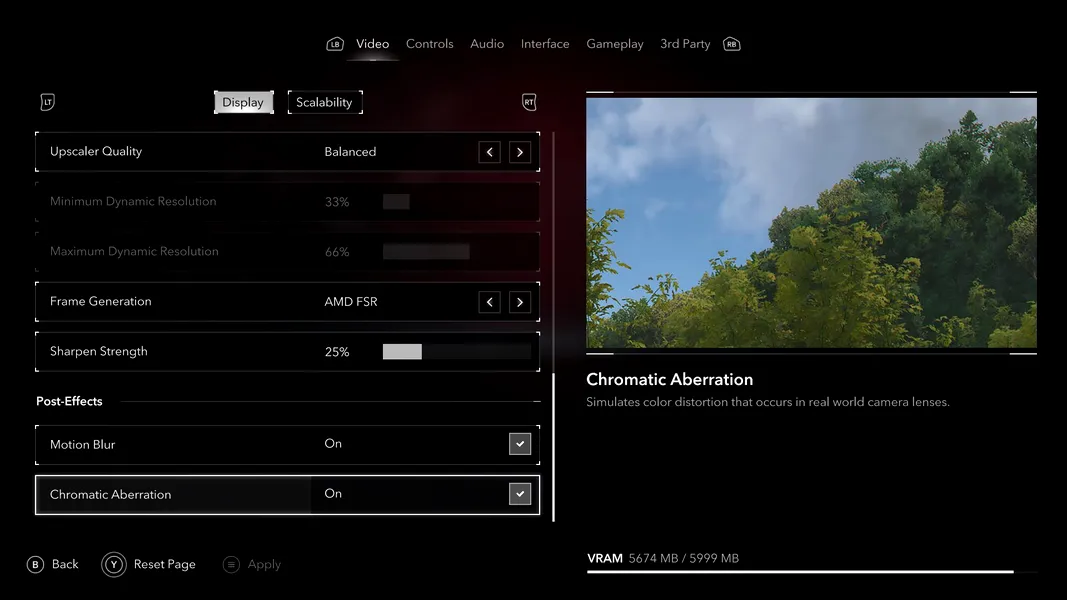The image size is (1067, 600).
Task: Choose previous Frame Generation option
Action: (x=489, y=302)
